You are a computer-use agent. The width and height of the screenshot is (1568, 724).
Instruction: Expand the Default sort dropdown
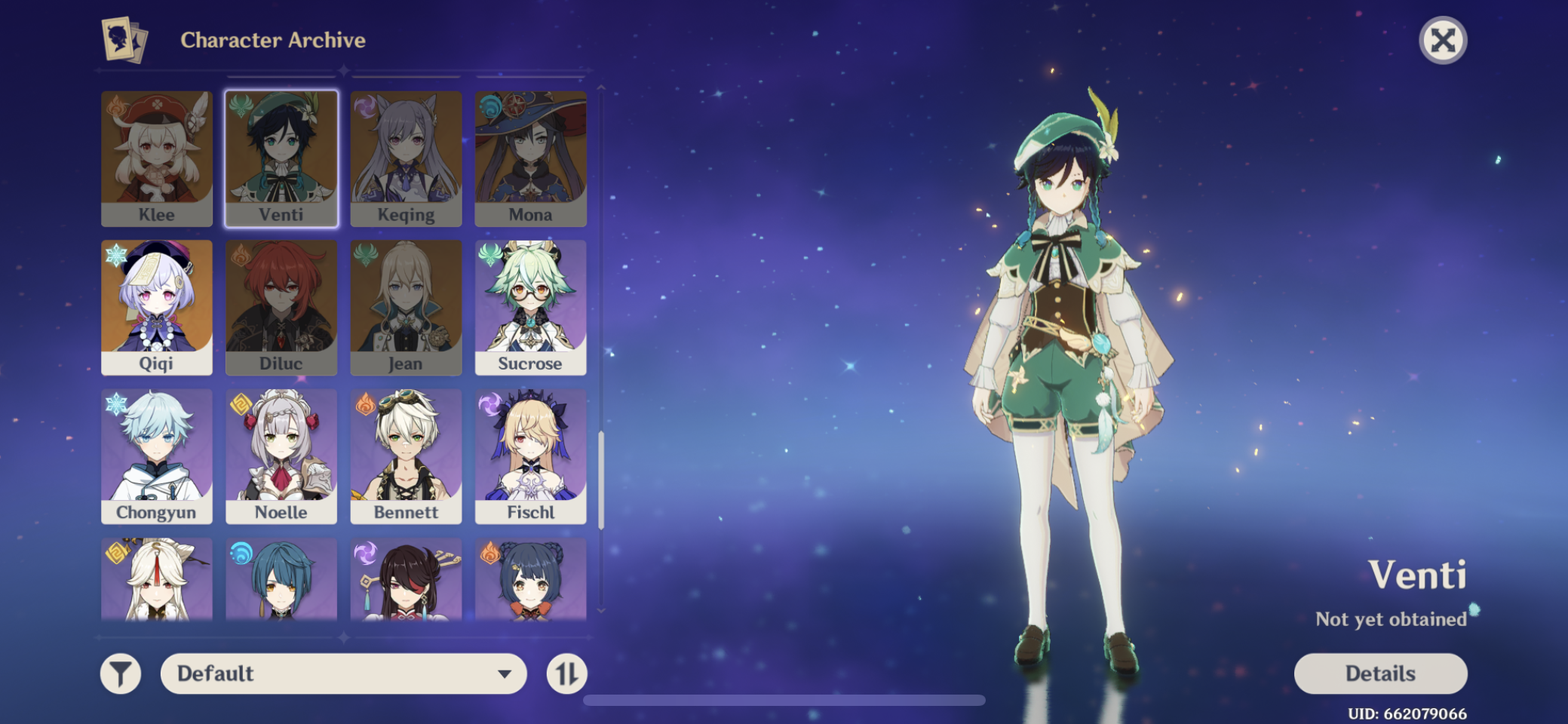pos(343,673)
